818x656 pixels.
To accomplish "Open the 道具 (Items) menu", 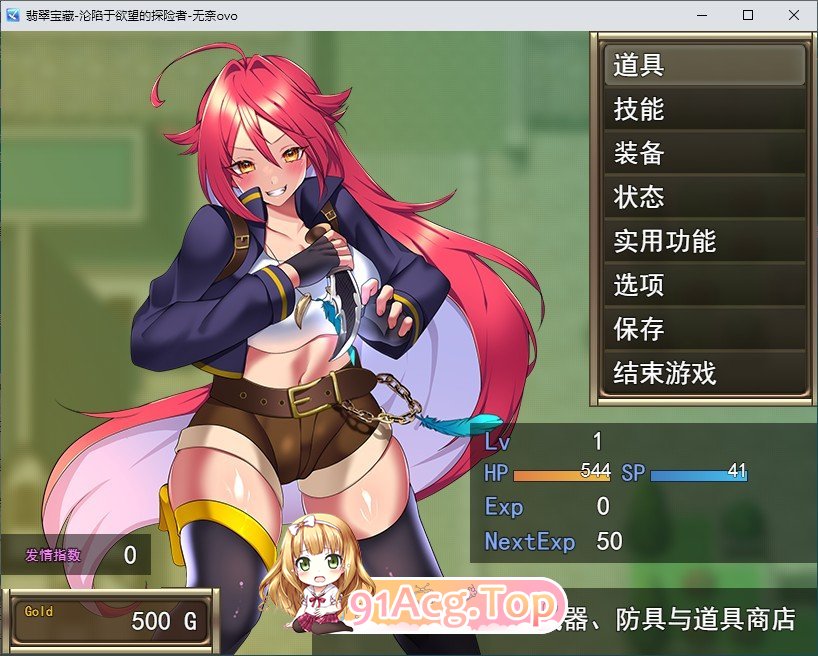I will 703,66.
